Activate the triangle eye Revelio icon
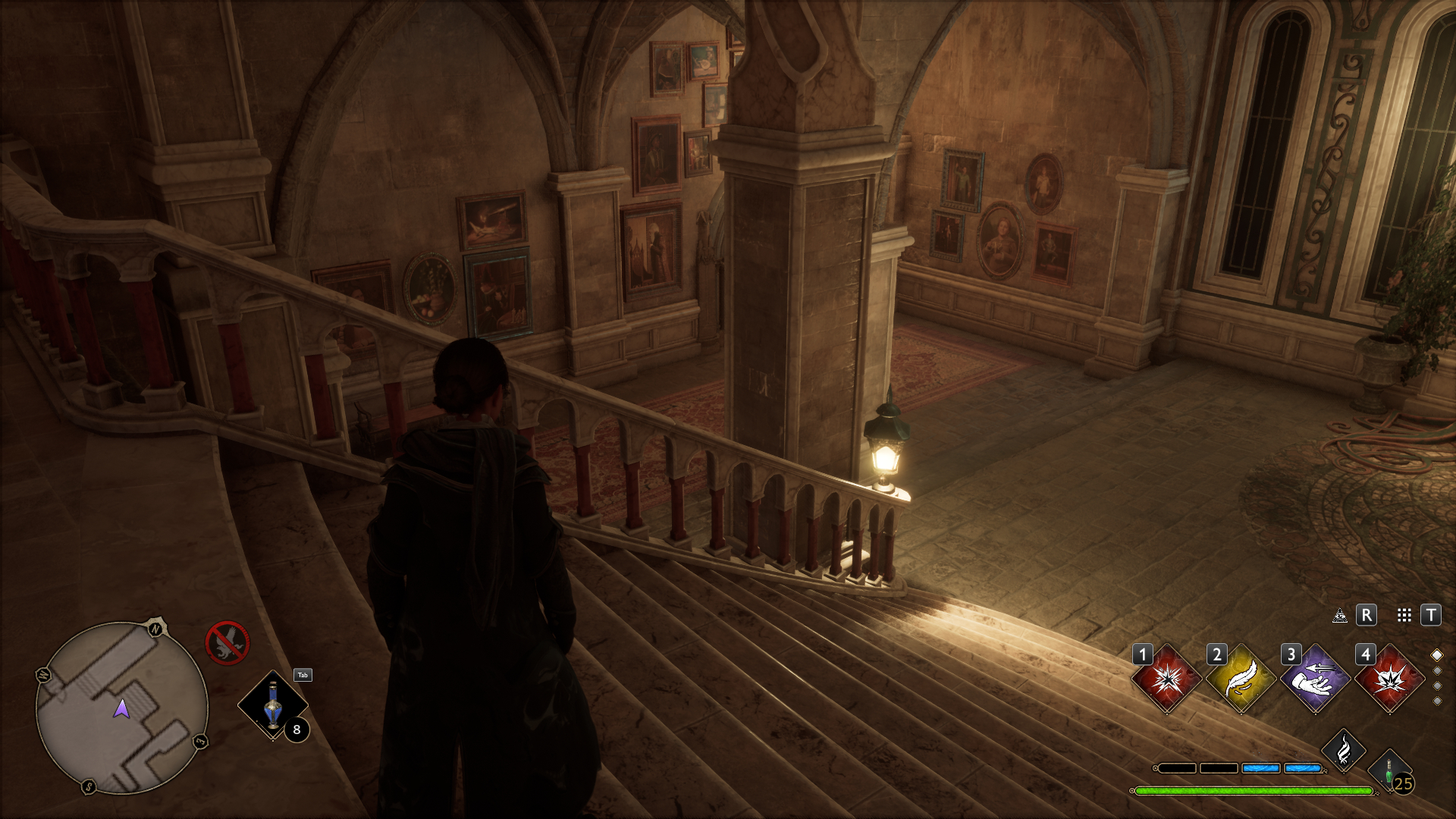Image resolution: width=1456 pixels, height=819 pixels. point(1340,615)
